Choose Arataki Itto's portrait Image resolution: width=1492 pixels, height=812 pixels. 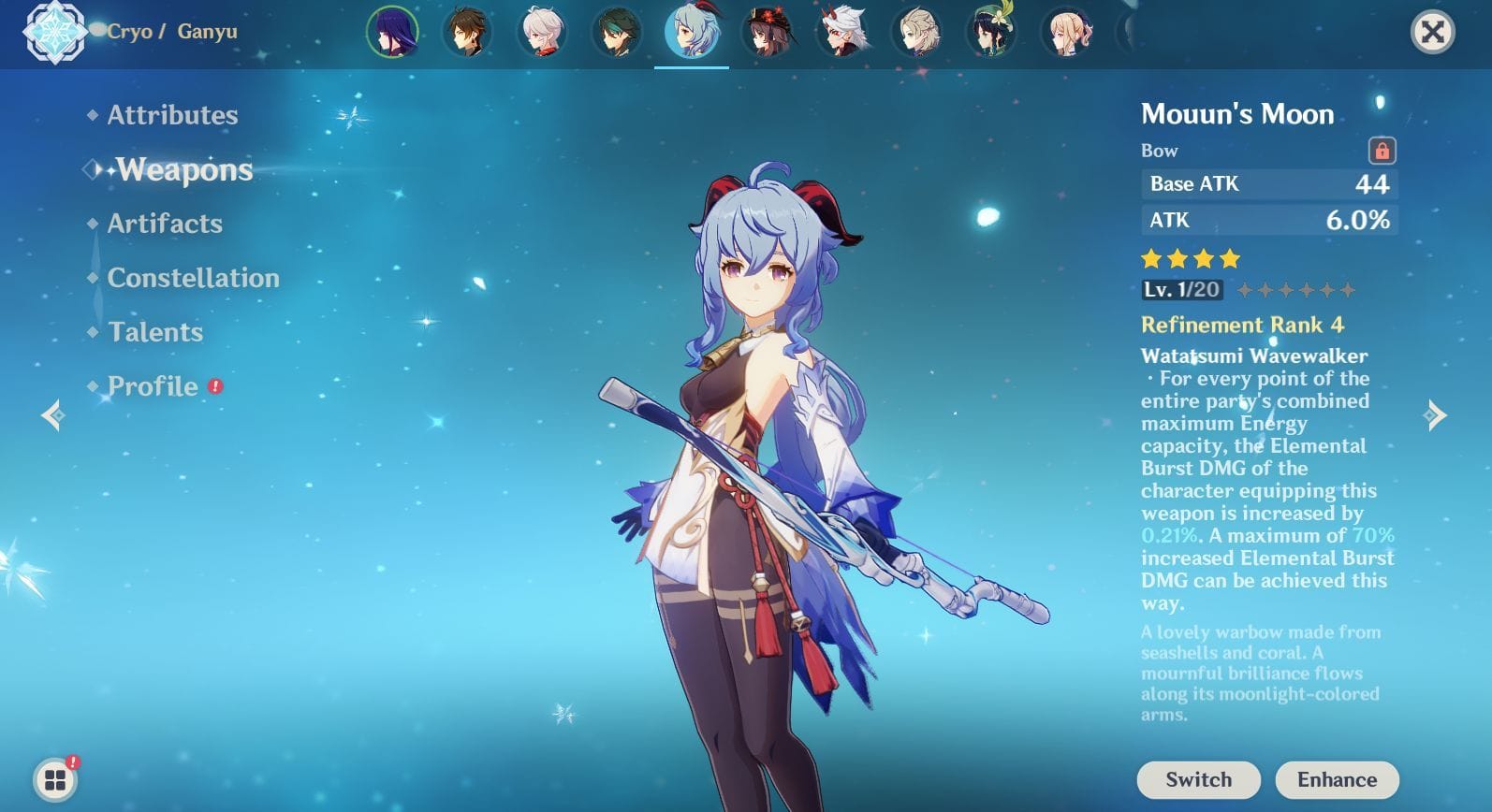(x=841, y=32)
